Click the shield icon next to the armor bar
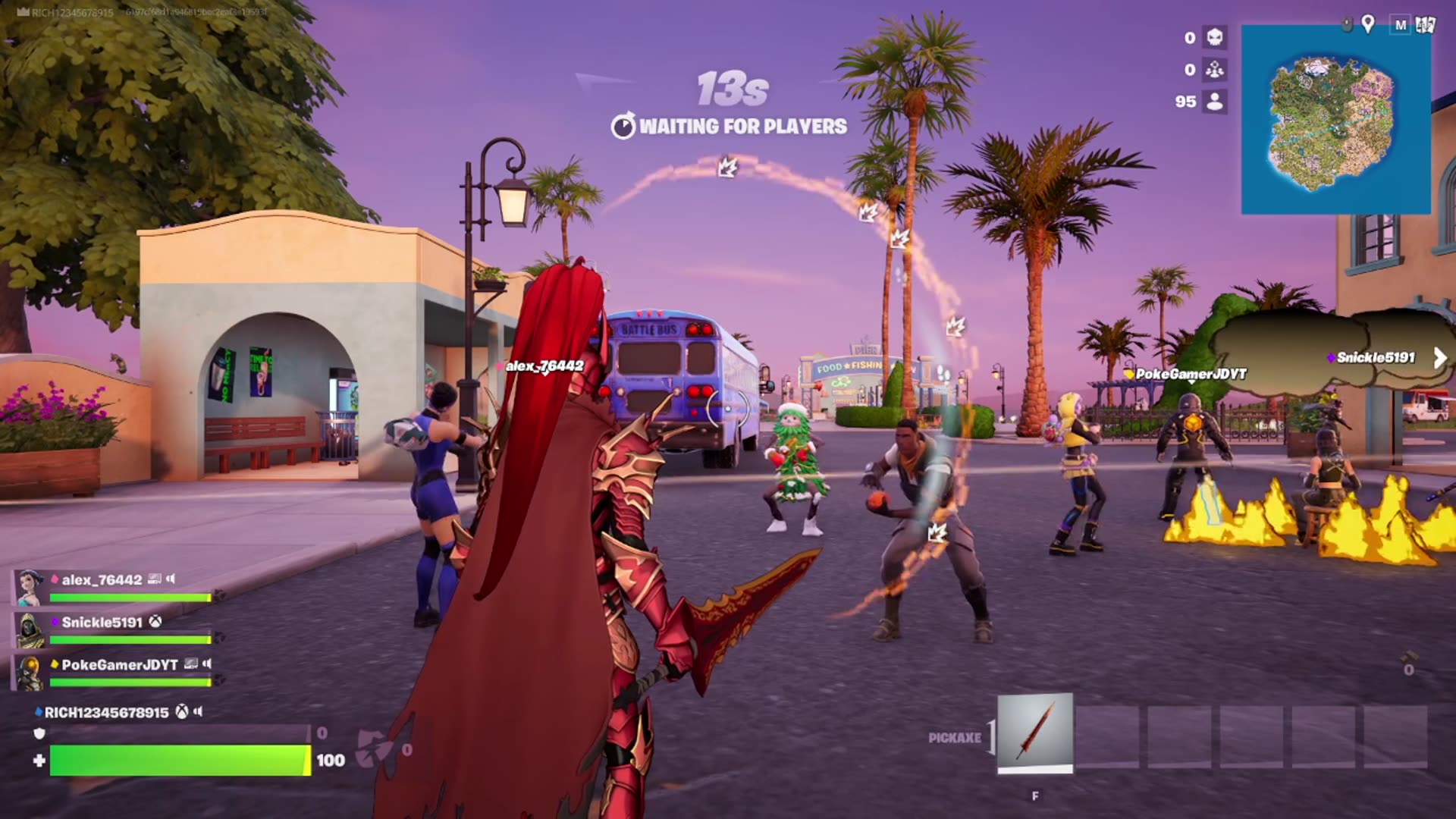The width and height of the screenshot is (1456, 819). (x=39, y=733)
